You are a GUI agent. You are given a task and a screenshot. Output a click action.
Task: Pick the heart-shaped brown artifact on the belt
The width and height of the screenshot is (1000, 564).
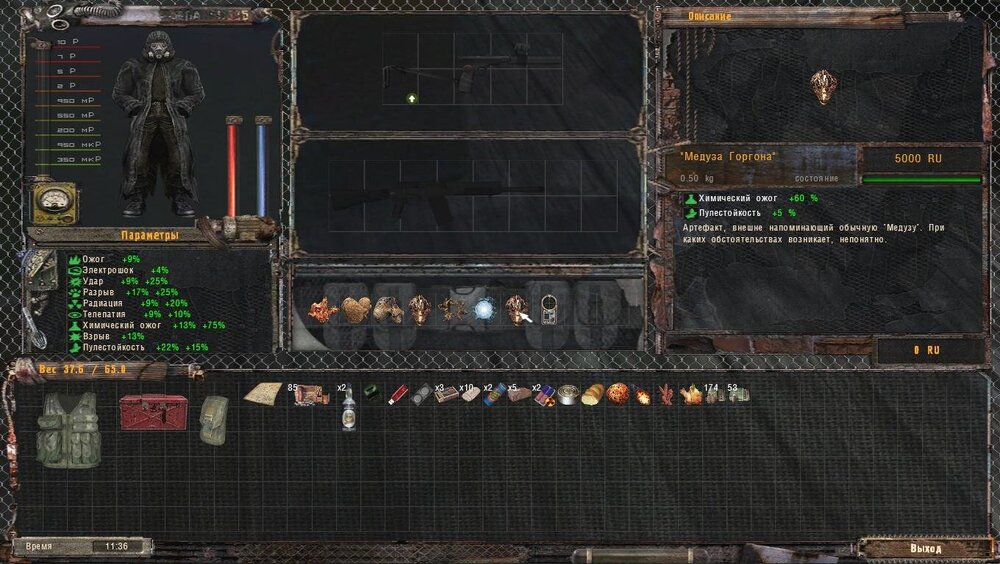(354, 309)
